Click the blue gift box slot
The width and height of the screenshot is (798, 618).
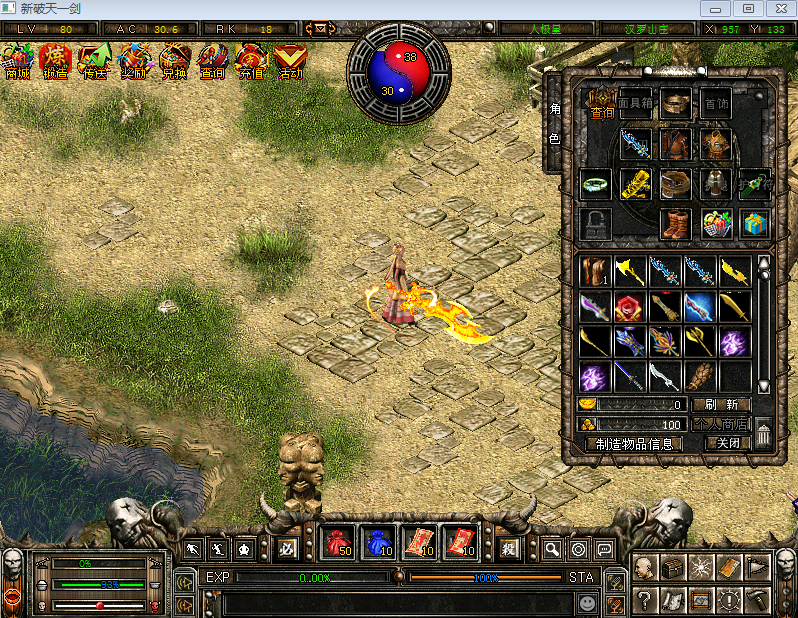[755, 223]
